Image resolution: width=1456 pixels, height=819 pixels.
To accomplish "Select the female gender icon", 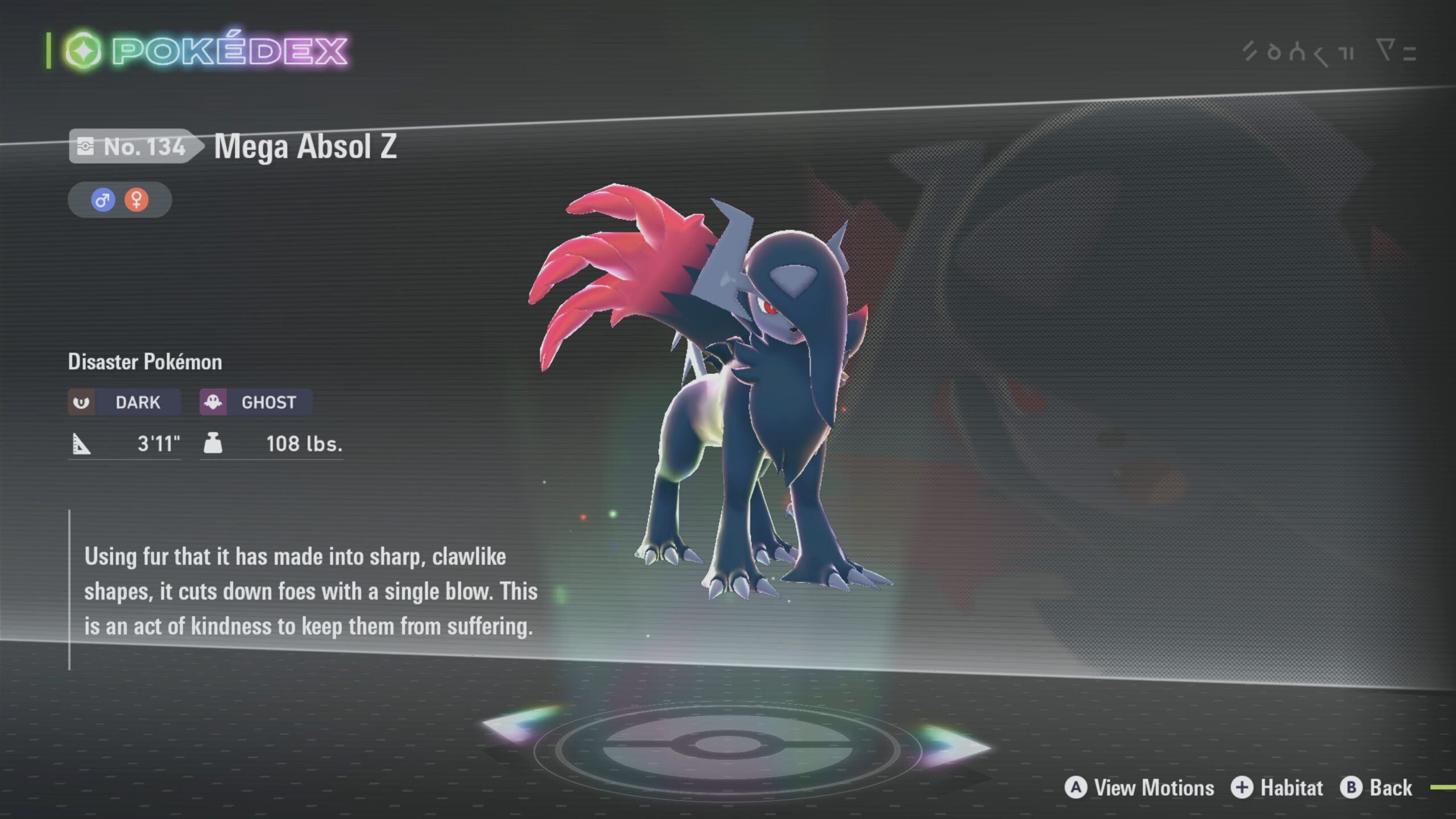I will pyautogui.click(x=136, y=200).
